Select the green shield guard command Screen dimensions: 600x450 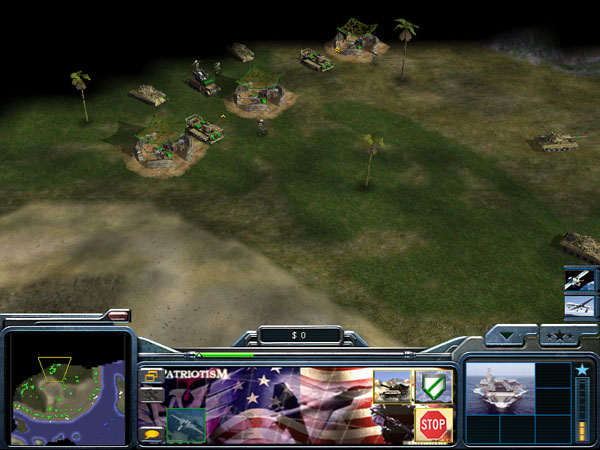pyautogui.click(x=433, y=386)
